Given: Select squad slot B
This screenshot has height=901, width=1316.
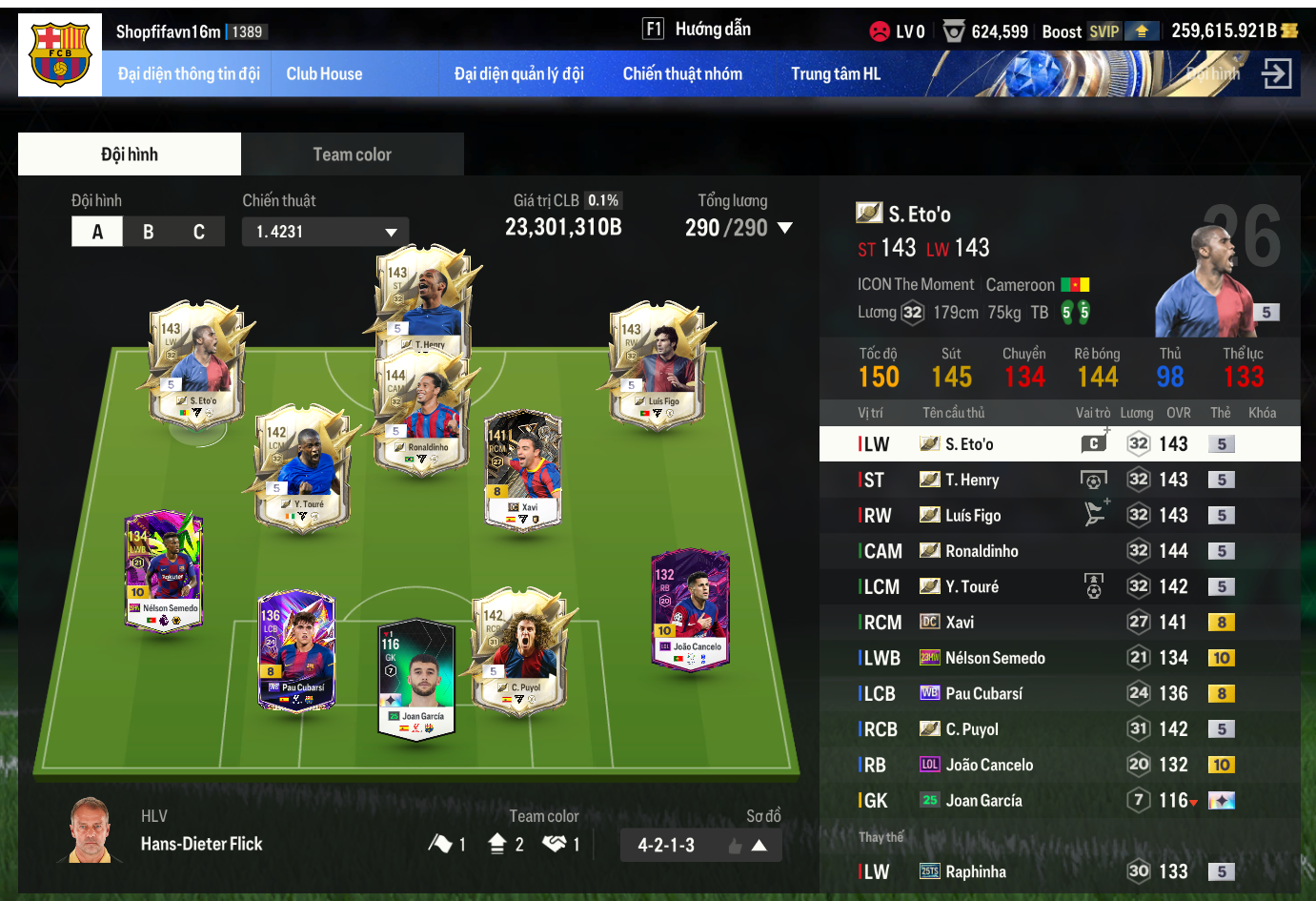Looking at the screenshot, I should tap(148, 232).
